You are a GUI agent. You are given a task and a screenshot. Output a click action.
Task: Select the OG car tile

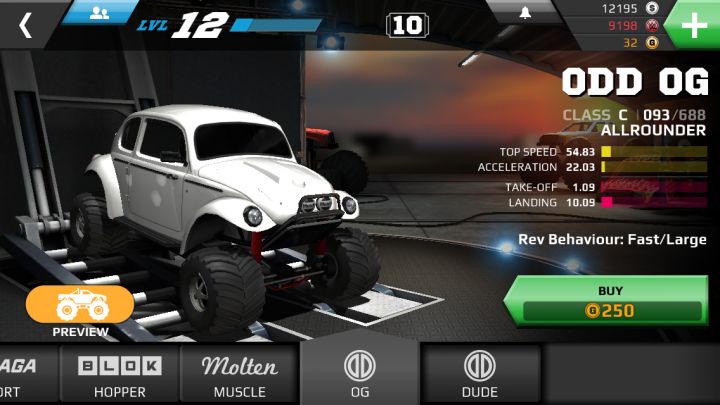click(x=360, y=375)
